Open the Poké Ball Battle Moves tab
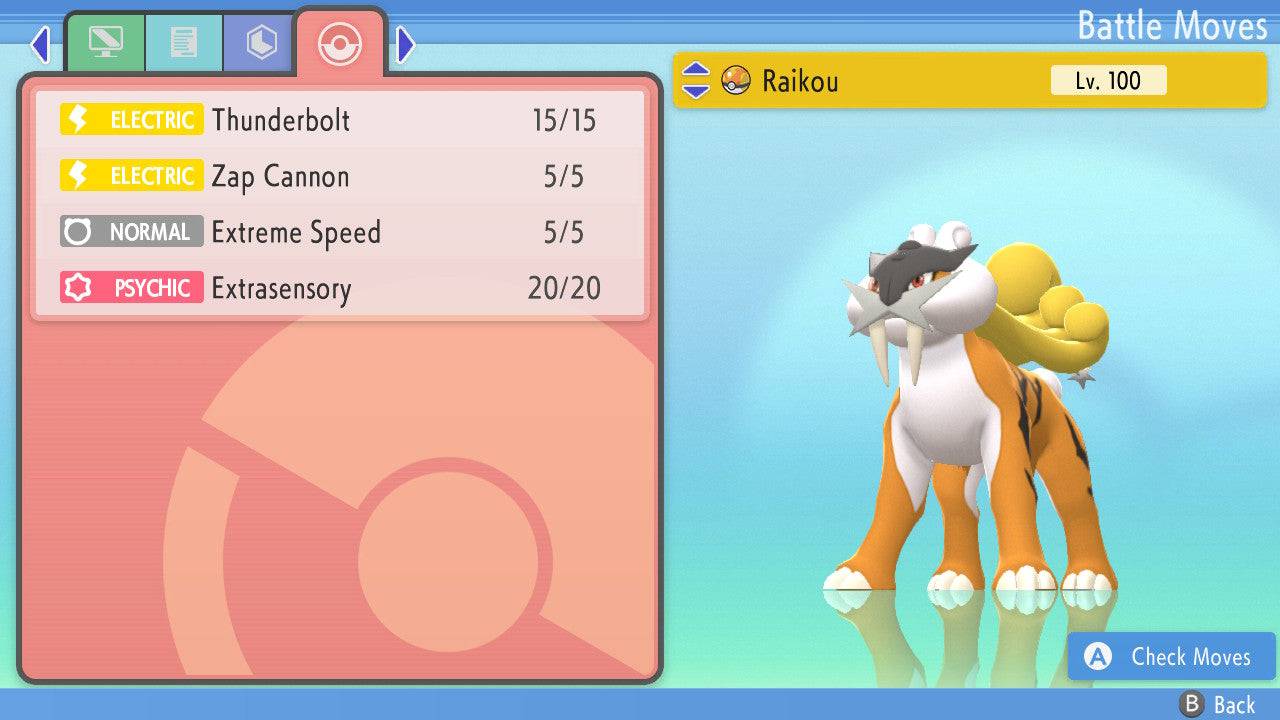This screenshot has width=1280, height=720. 340,44
